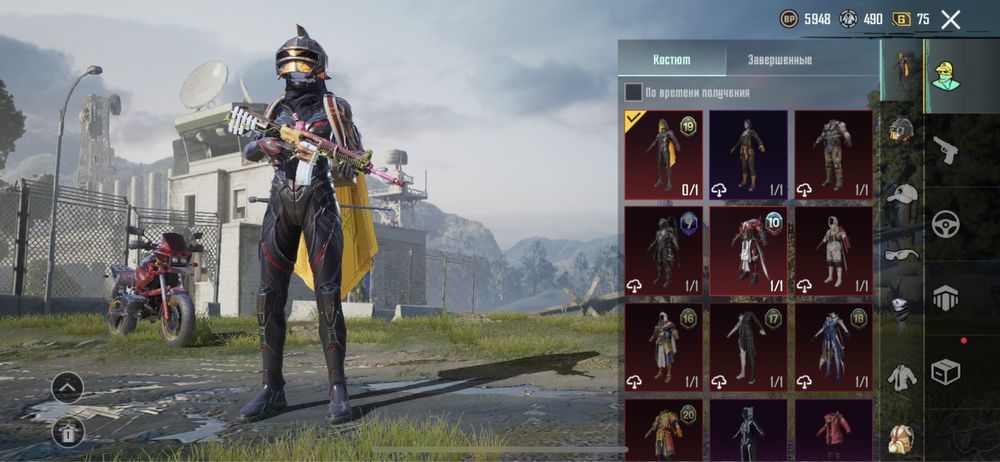The height and width of the screenshot is (462, 1000).
Task: Open the face mask category
Action: [x=902, y=312]
